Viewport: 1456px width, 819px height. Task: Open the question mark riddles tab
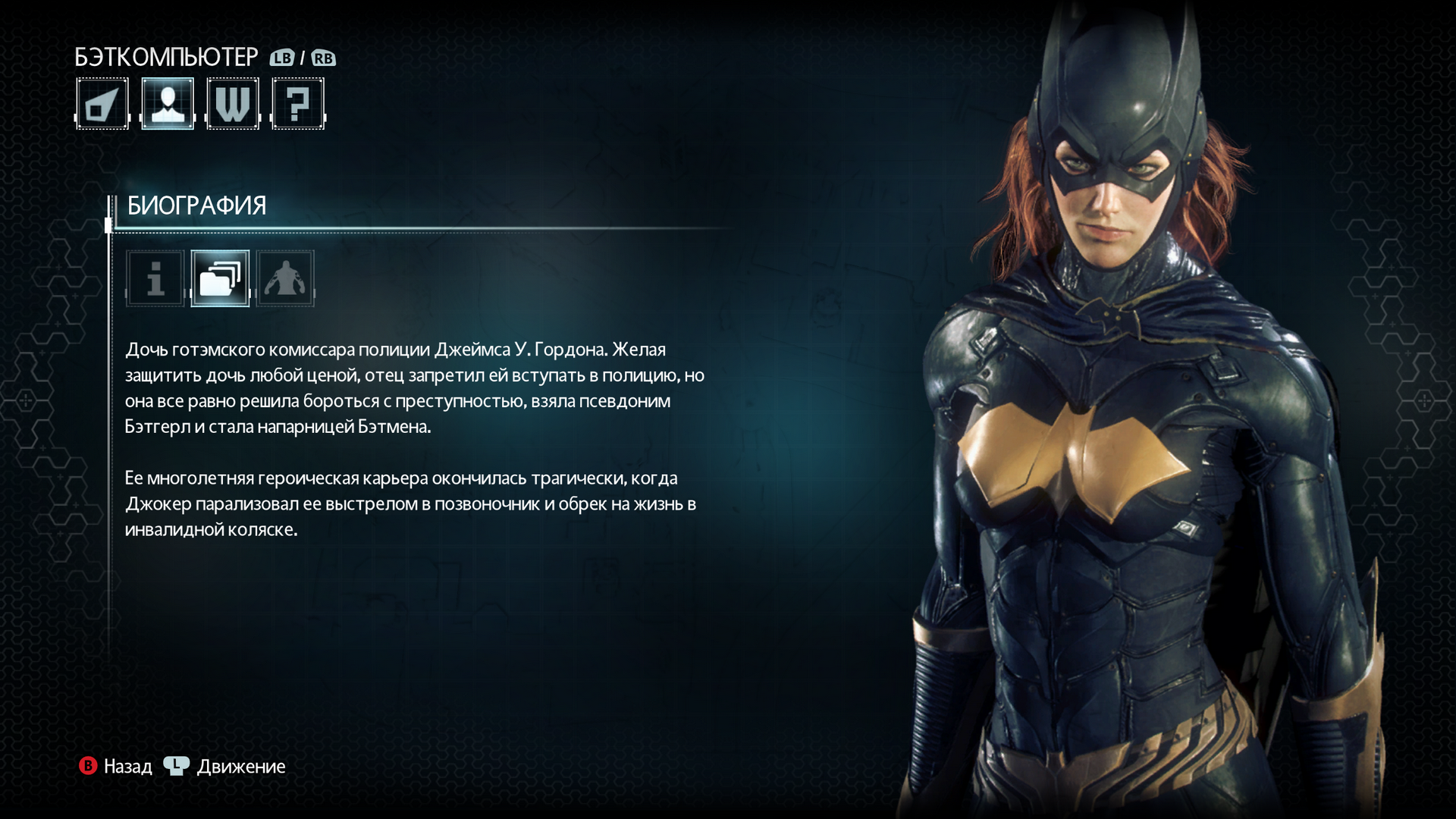(x=298, y=104)
